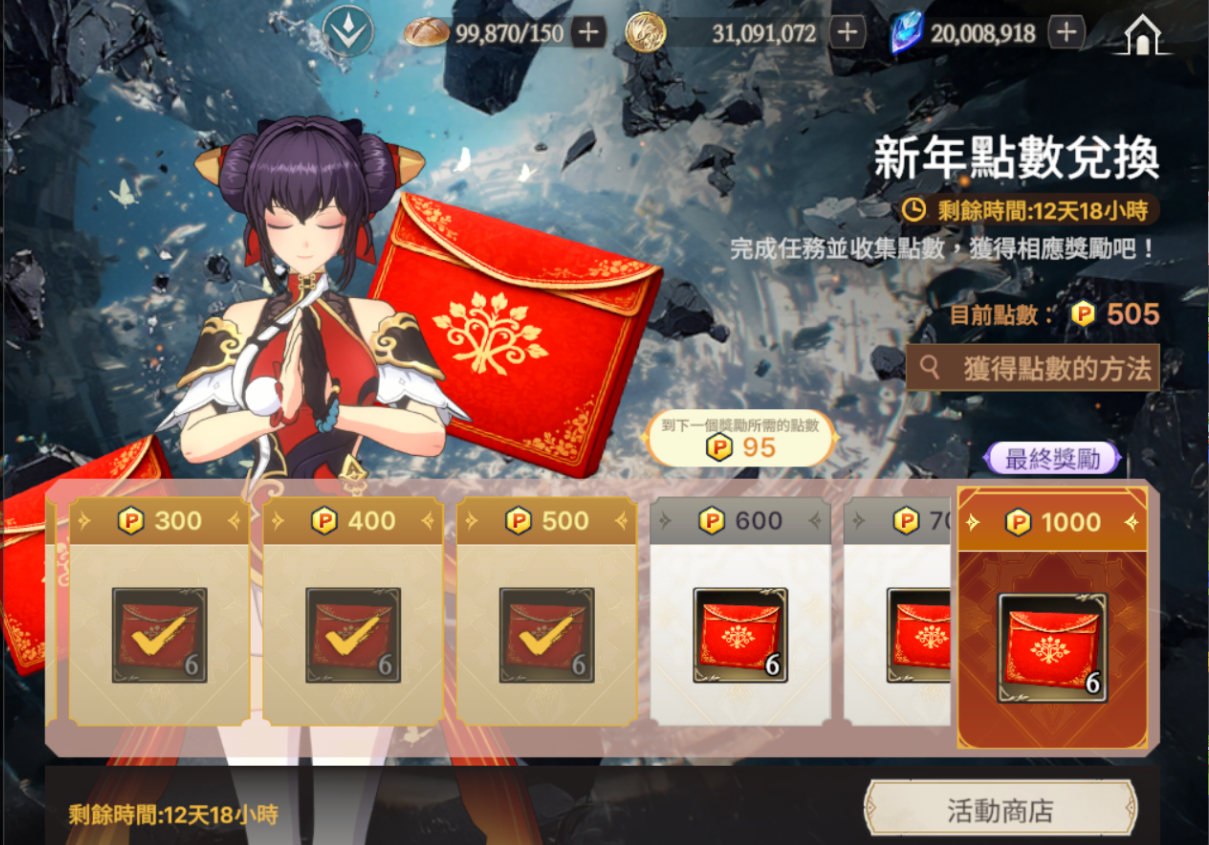The height and width of the screenshot is (845, 1209).
Task: View the claimed 500 point reward
Action: pyautogui.click(x=546, y=635)
